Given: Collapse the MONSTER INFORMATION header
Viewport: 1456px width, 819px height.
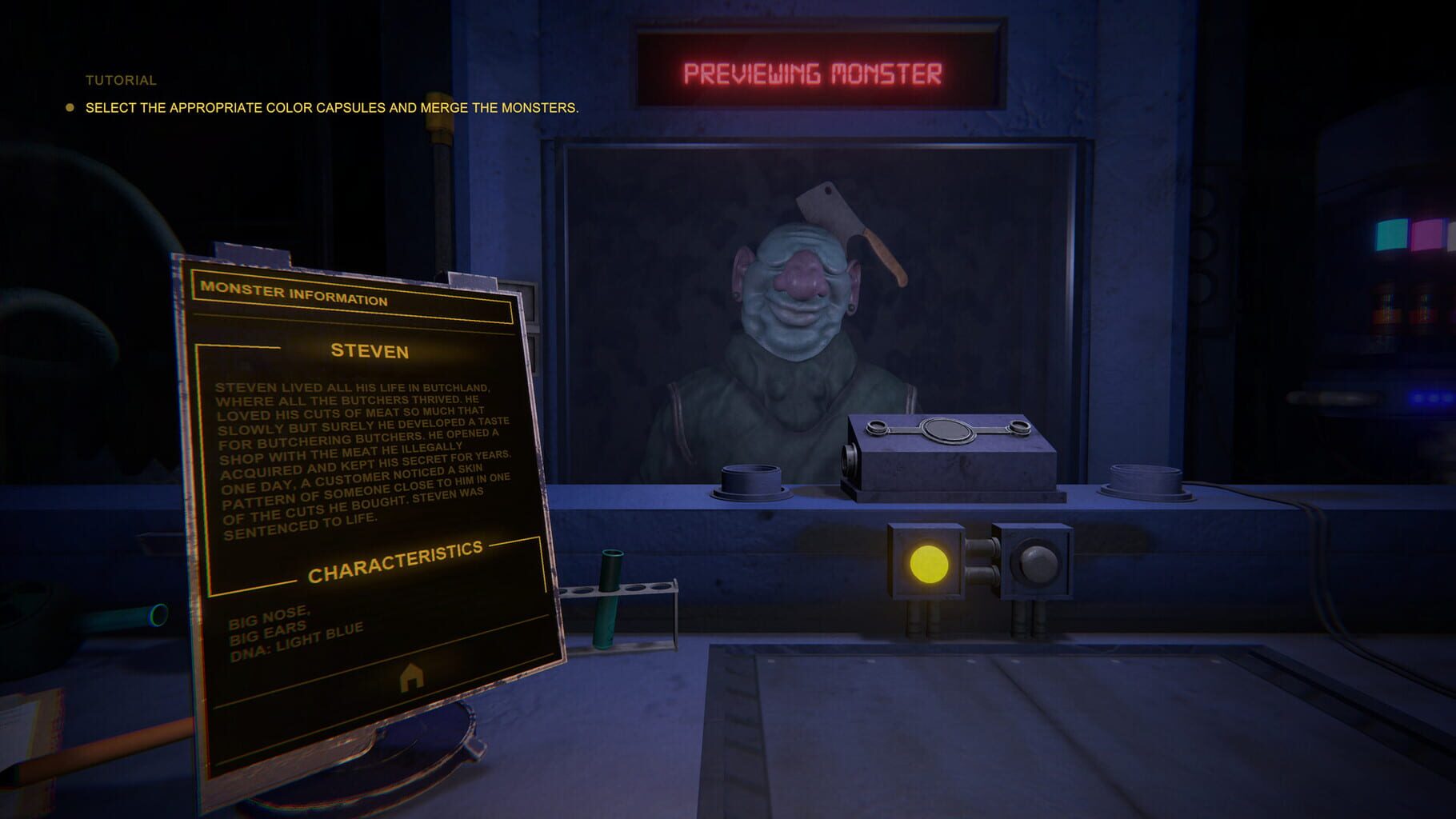Looking at the screenshot, I should [x=295, y=294].
